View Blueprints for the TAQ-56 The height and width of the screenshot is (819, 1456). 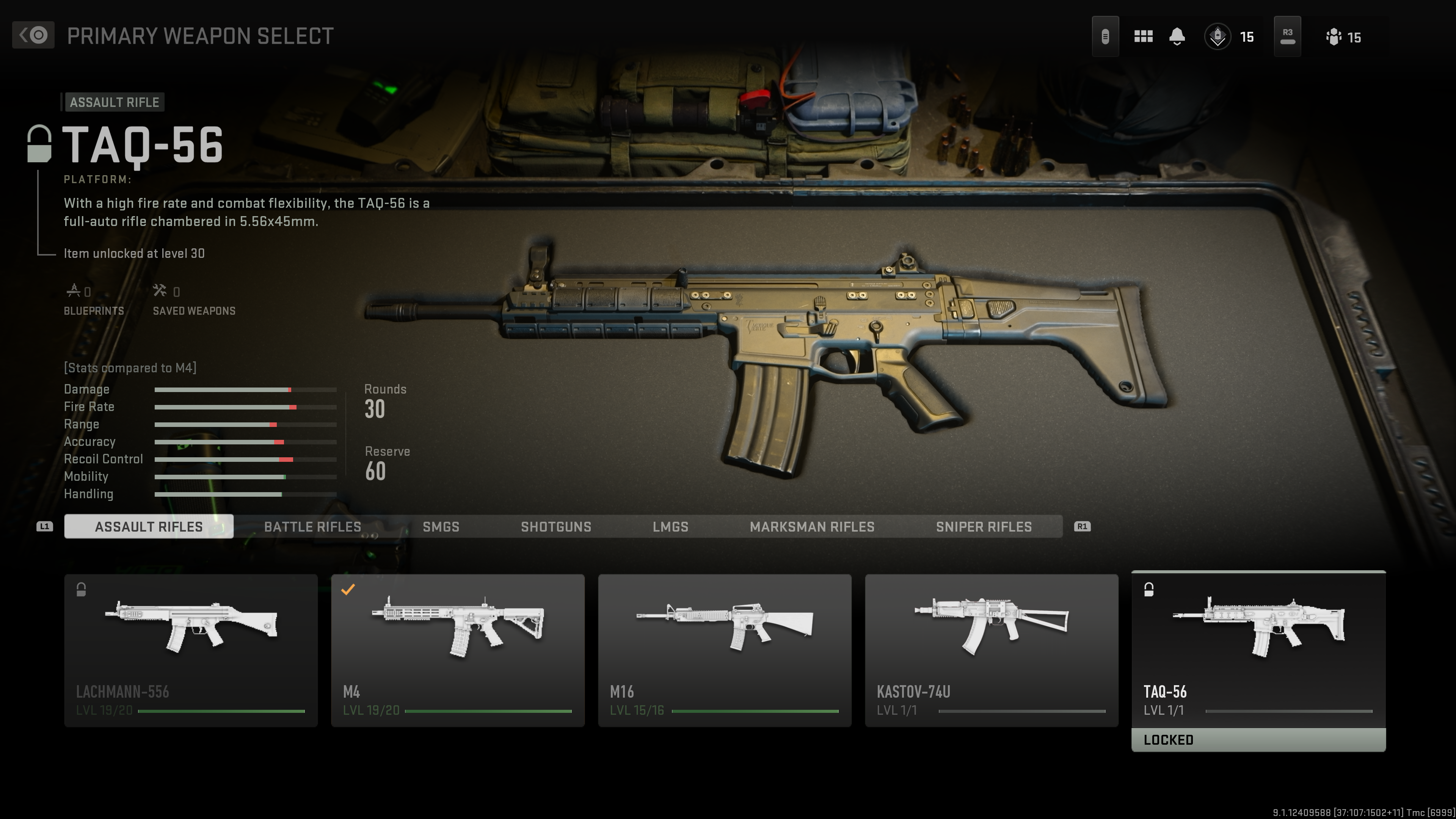[93, 300]
